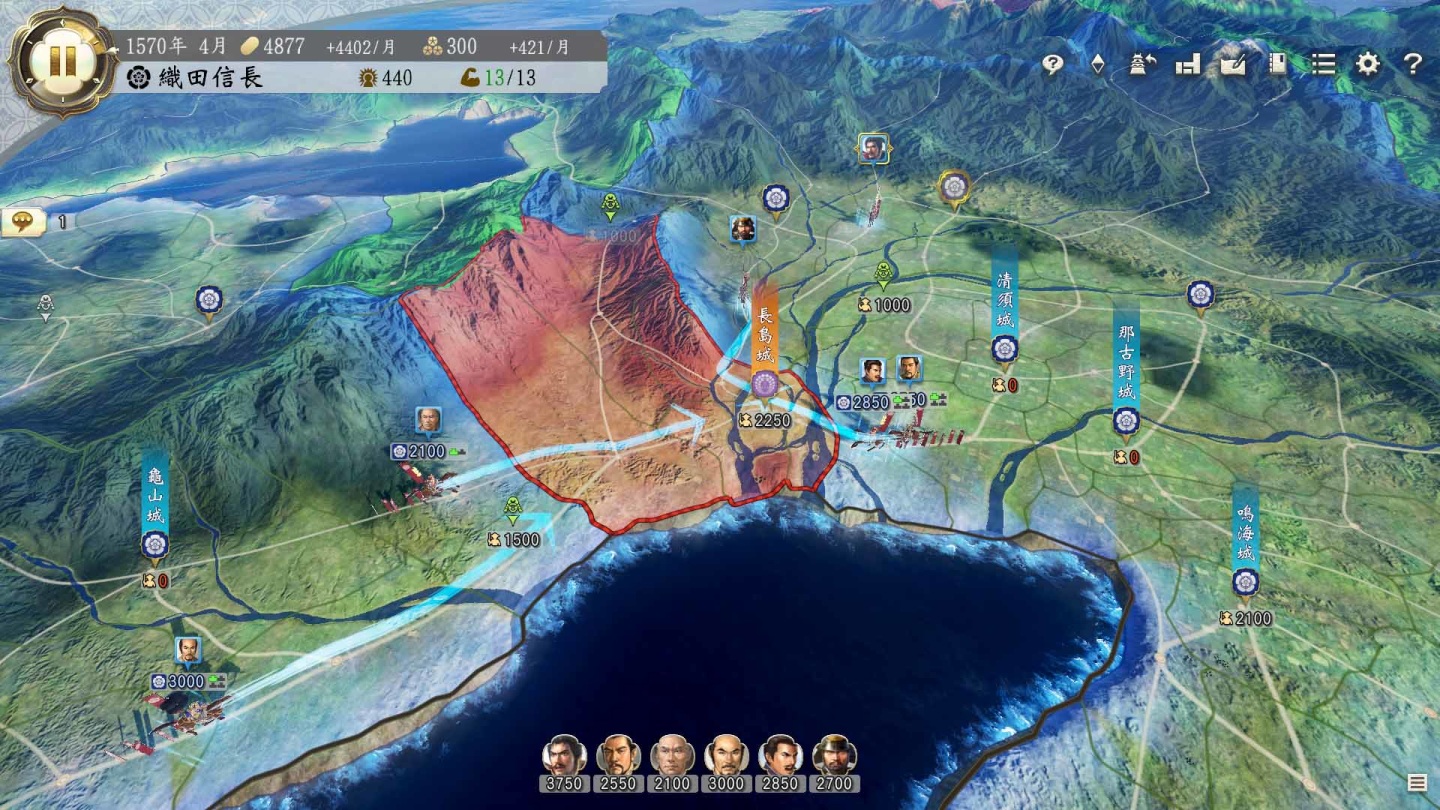Open the bar chart statistics icon
The image size is (1440, 810).
point(1188,64)
